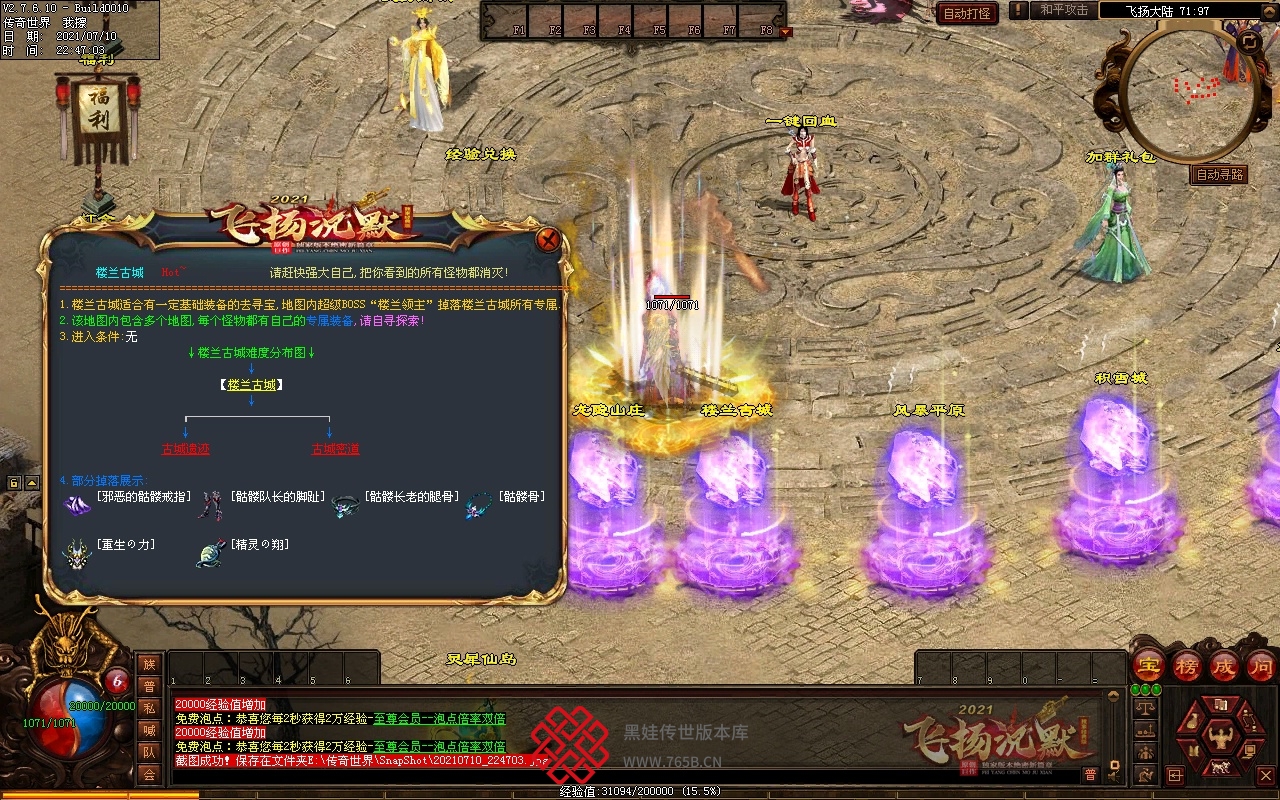
Task: Open the 问 help button
Action: point(1262,665)
